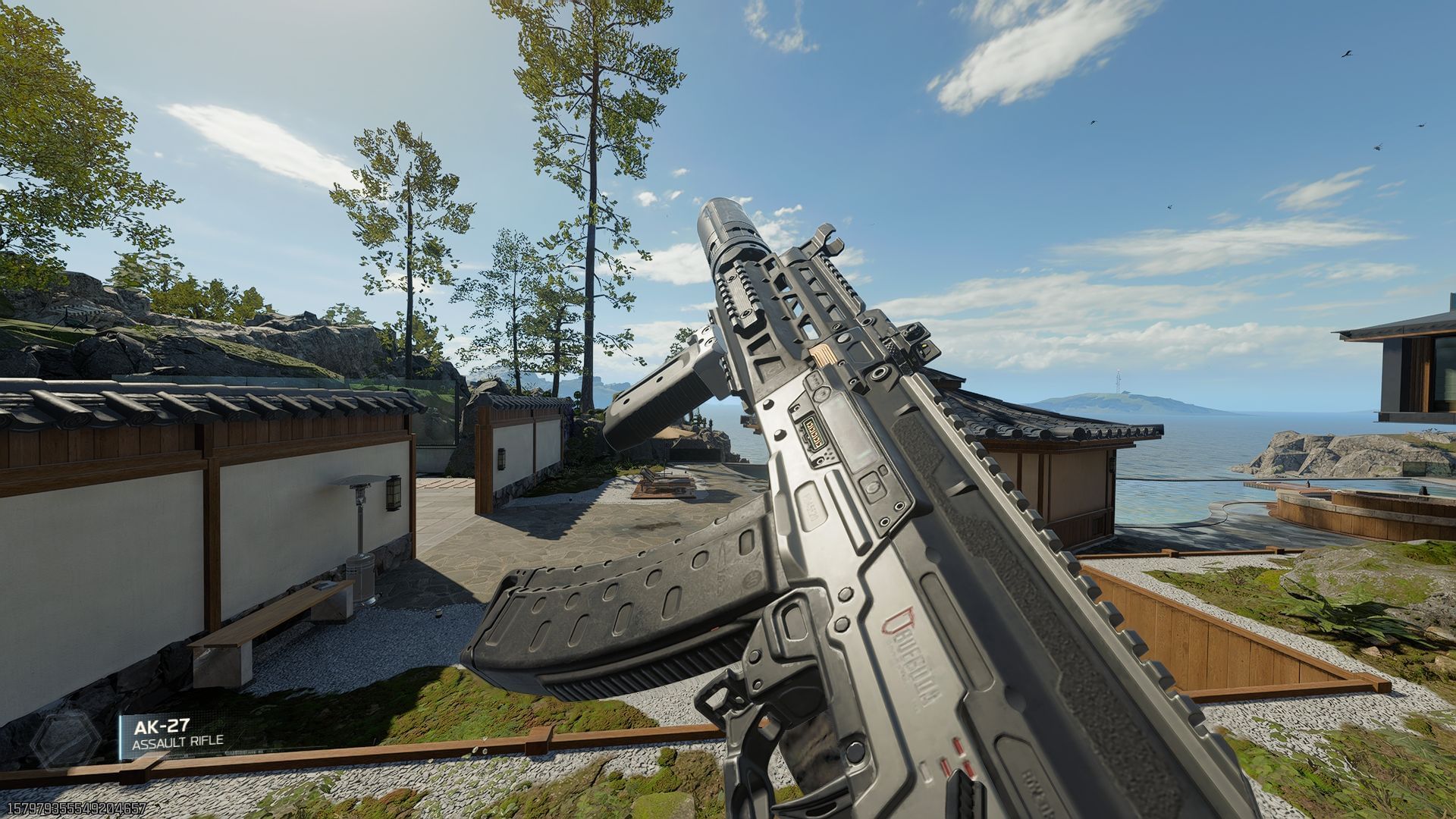Click the gold-colored bolt component on the rifle
The image size is (1456, 819).
tap(824, 356)
